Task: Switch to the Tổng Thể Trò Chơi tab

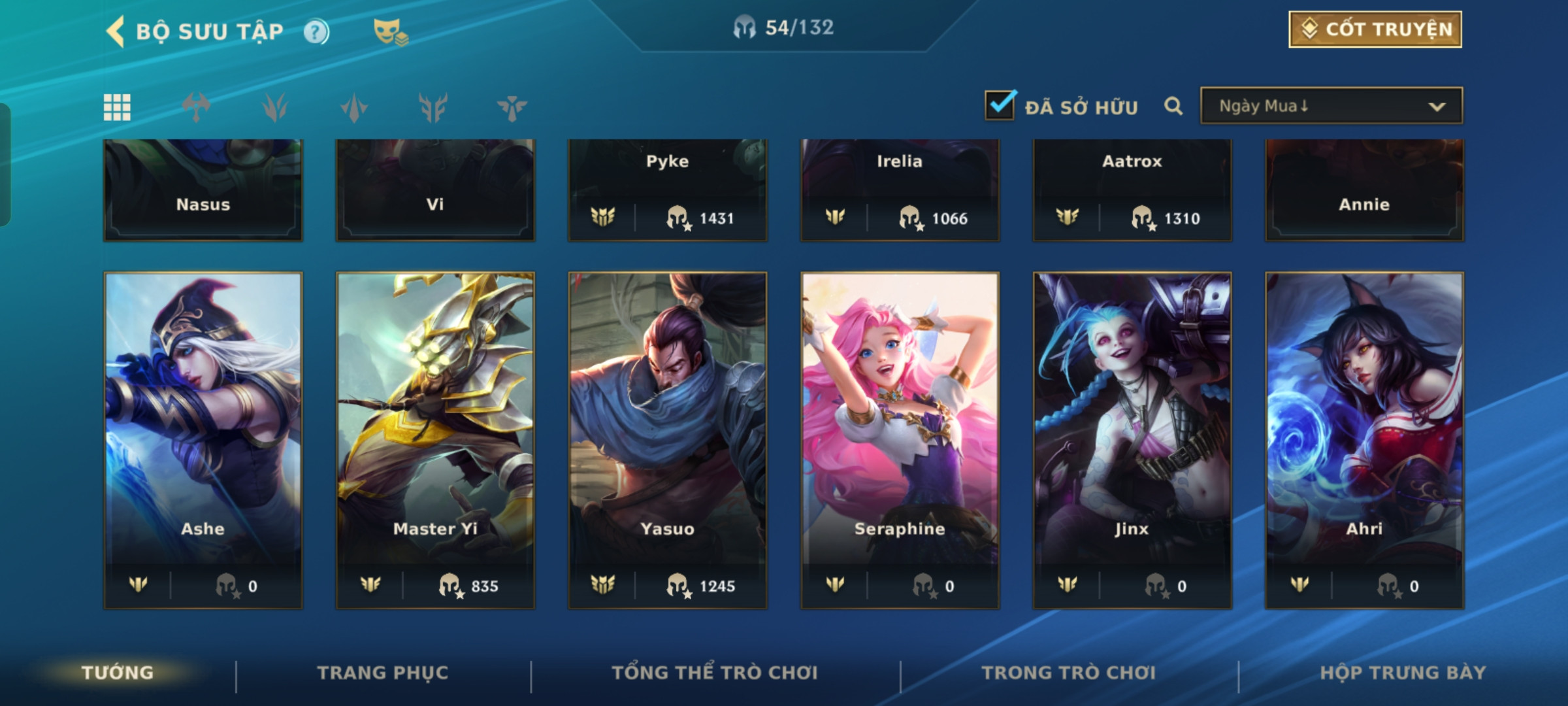Action: coord(715,673)
